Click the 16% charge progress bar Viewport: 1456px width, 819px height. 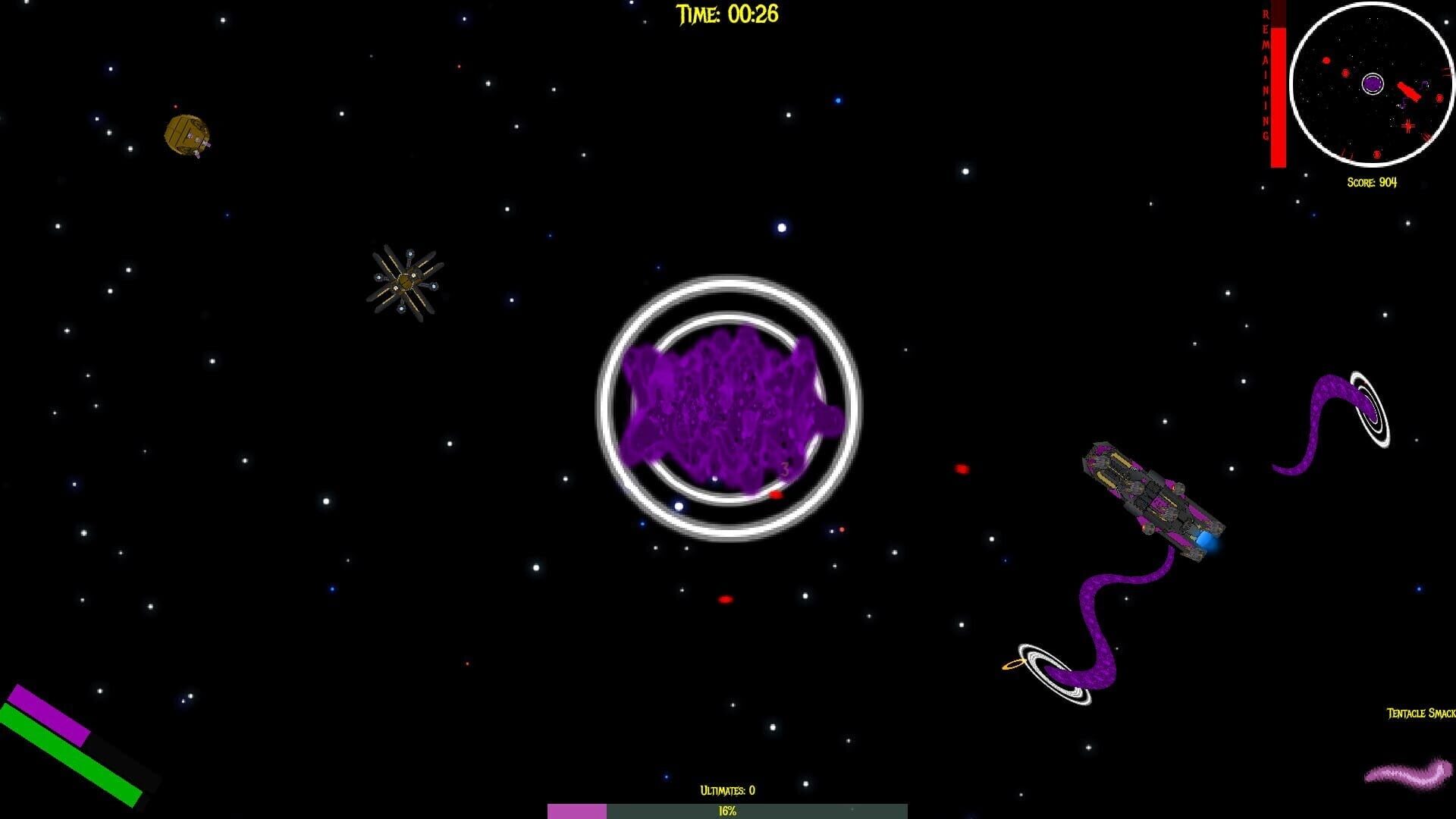pyautogui.click(x=726, y=811)
